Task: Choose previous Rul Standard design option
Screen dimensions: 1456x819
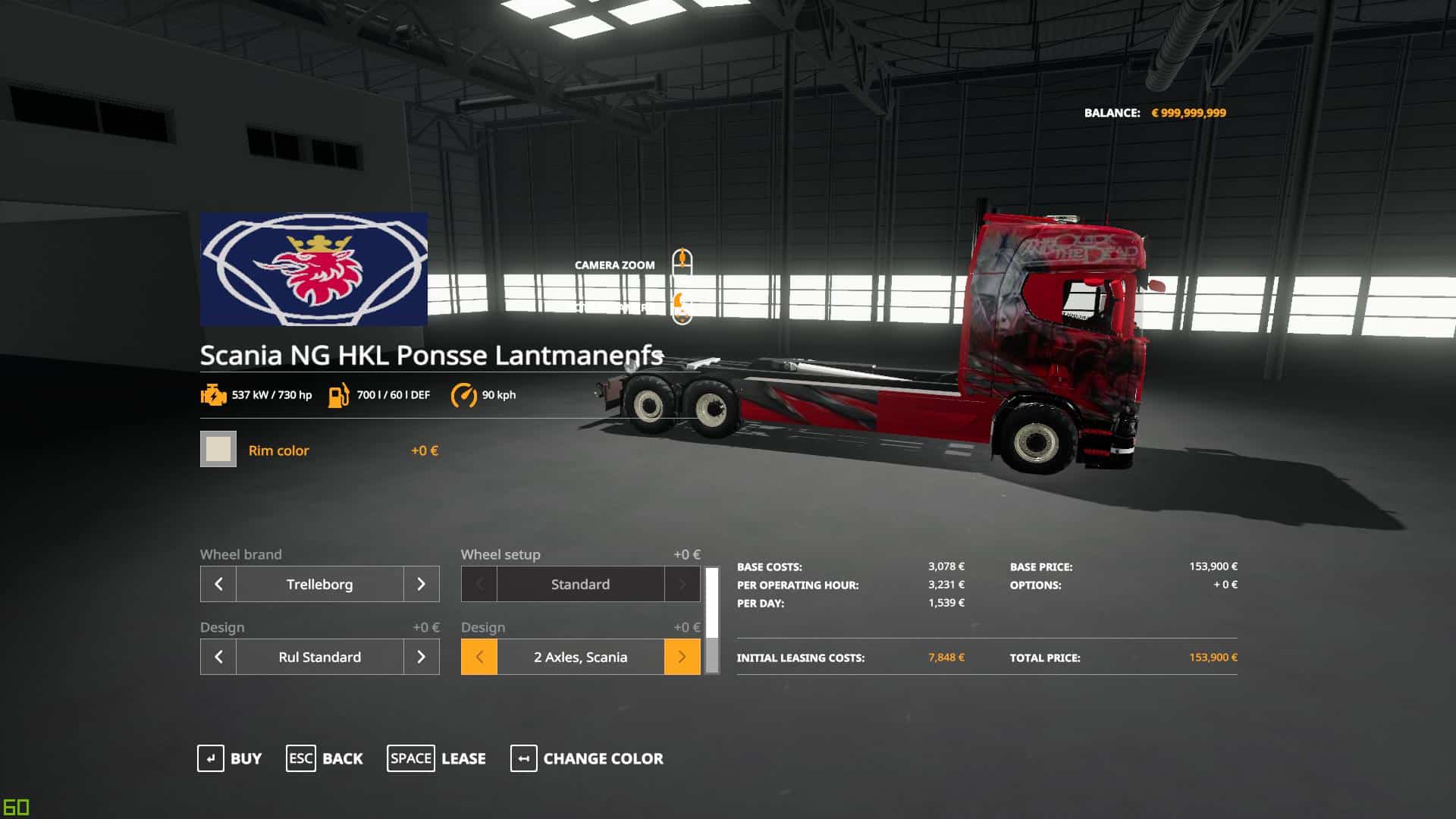Action: pyautogui.click(x=218, y=657)
